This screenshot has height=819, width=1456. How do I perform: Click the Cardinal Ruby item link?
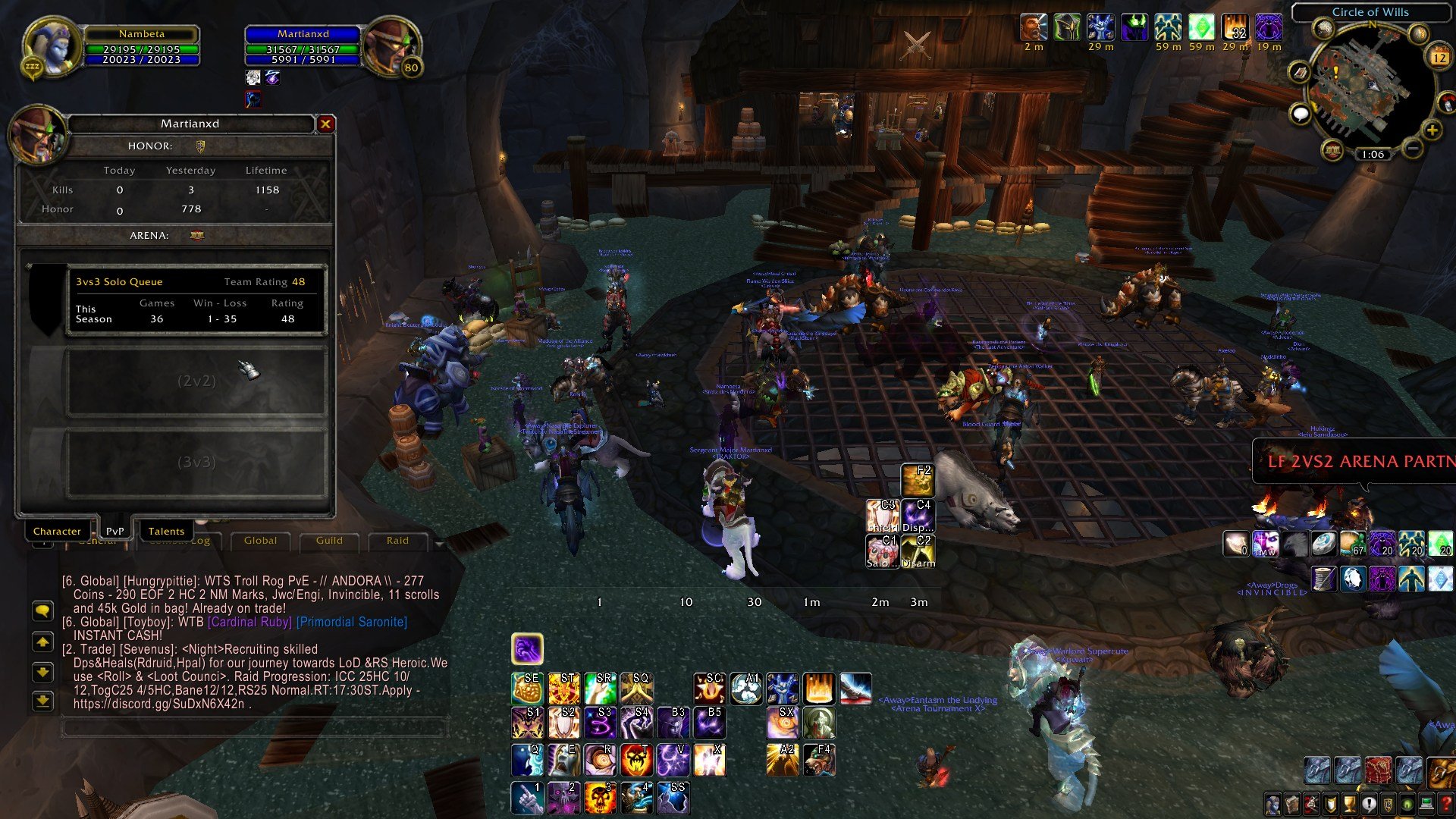249,622
